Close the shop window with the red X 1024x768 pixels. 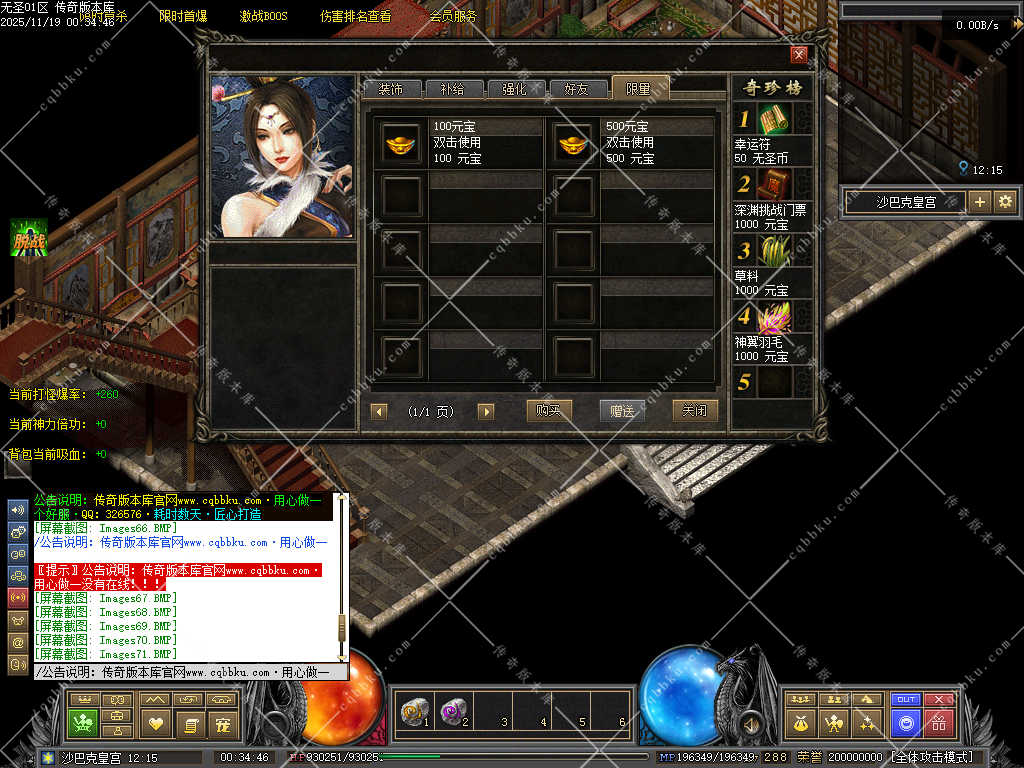tap(798, 55)
